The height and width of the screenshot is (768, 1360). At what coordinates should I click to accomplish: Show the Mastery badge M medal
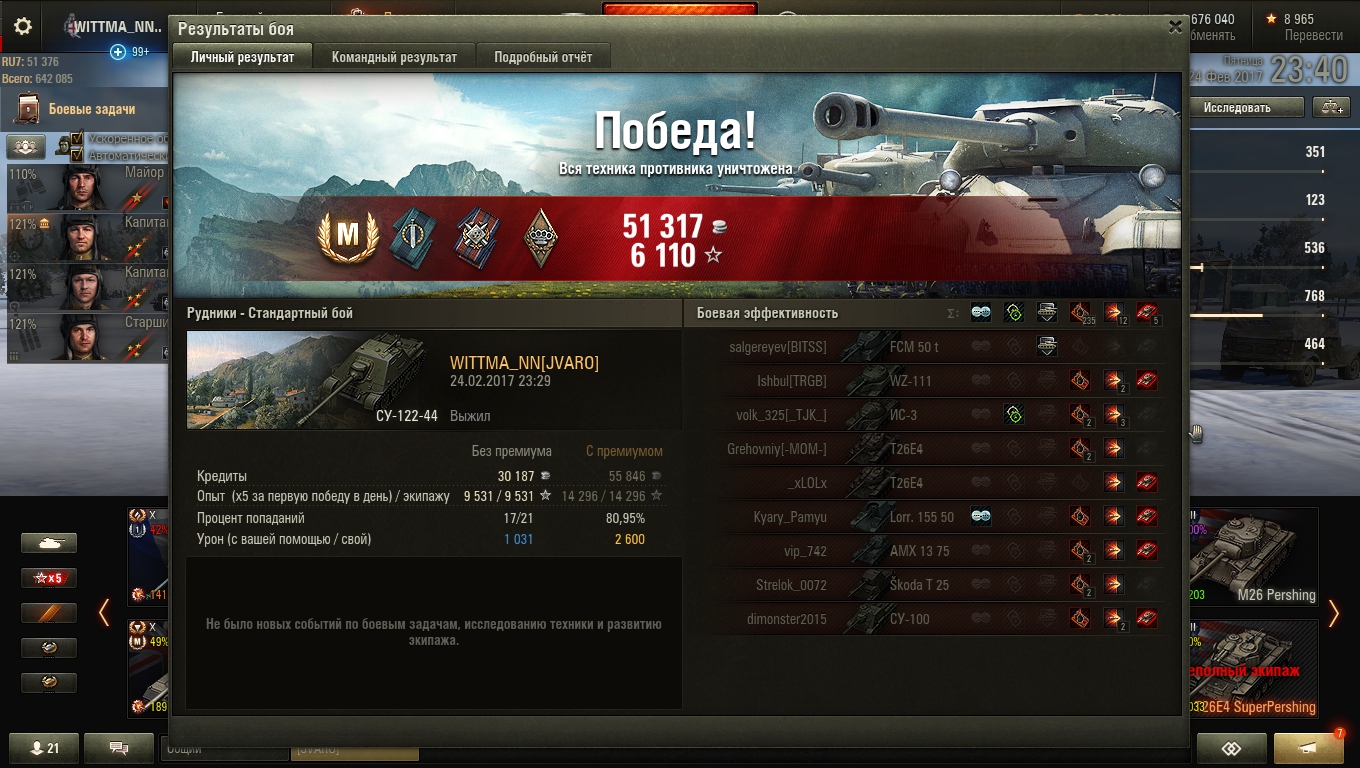click(x=347, y=235)
